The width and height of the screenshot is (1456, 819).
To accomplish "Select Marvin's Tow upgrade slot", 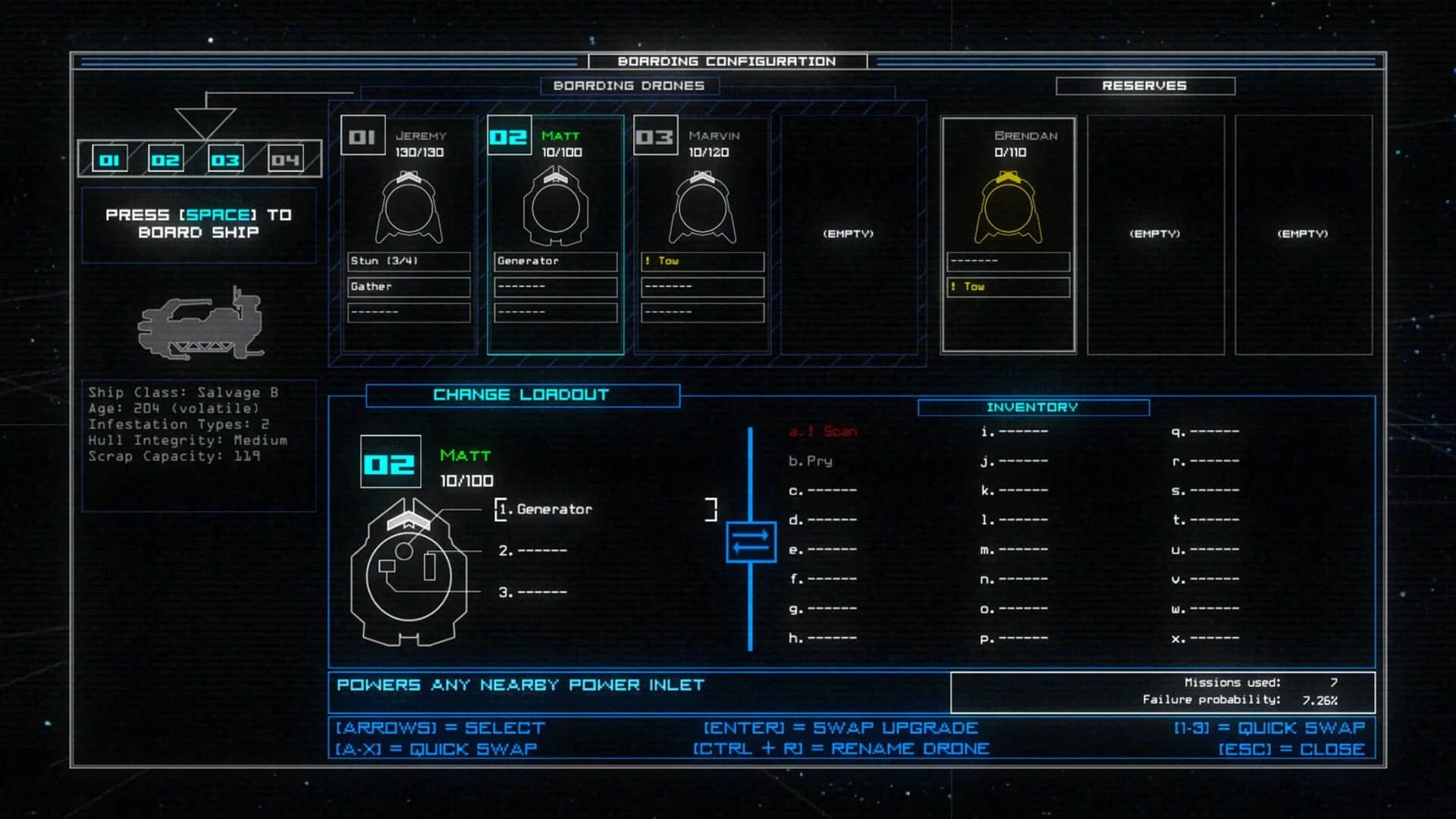I will 702,261.
